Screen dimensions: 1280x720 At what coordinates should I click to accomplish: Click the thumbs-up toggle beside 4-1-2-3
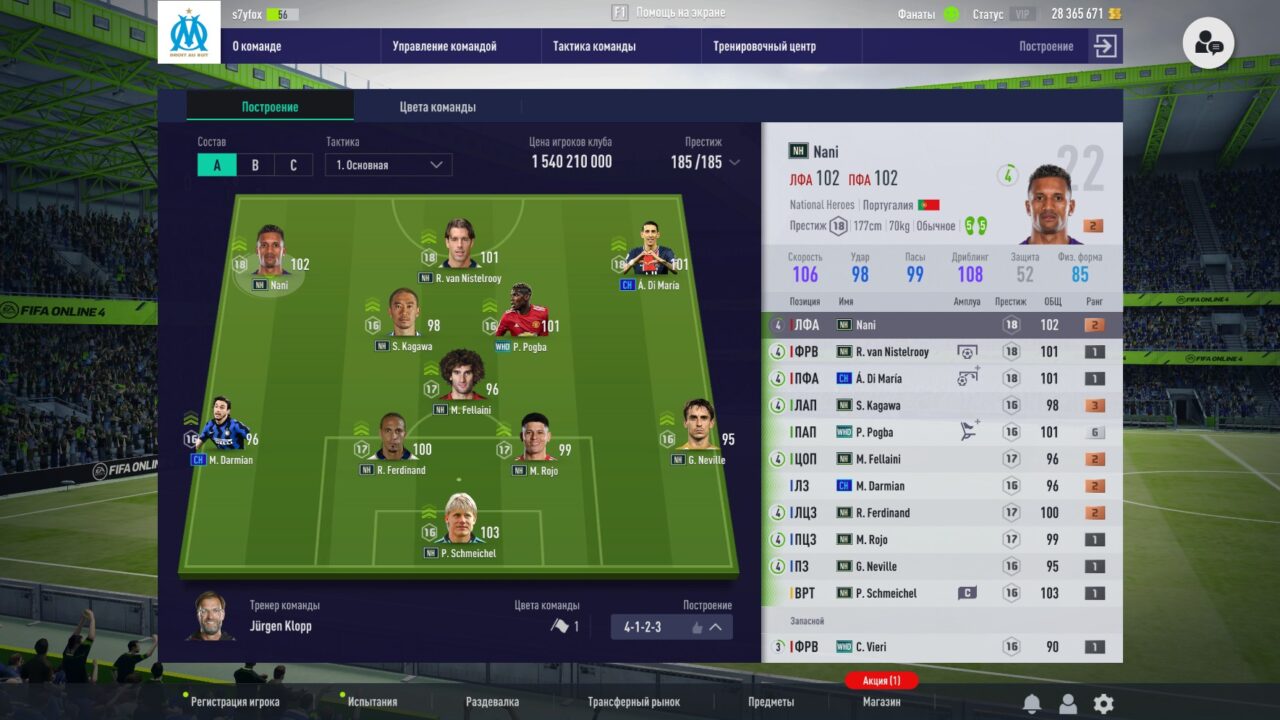click(697, 627)
